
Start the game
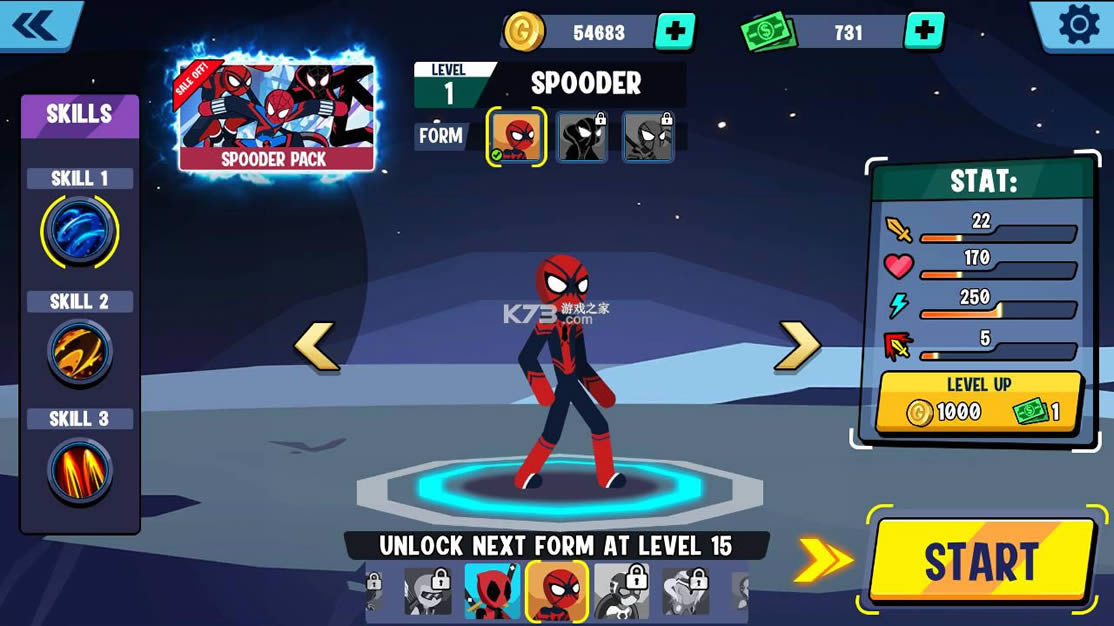pos(982,561)
